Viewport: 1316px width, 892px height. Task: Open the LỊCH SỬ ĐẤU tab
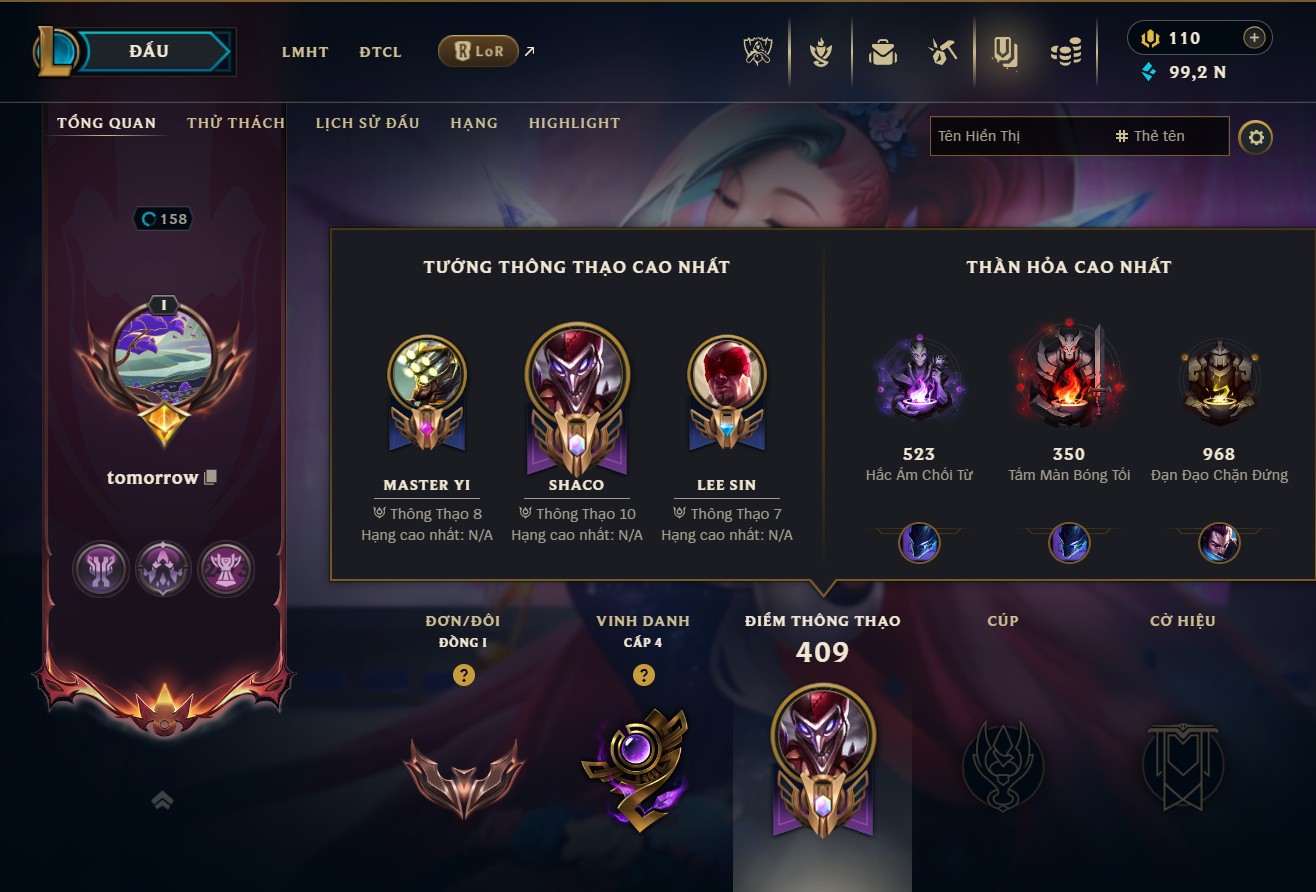(367, 123)
